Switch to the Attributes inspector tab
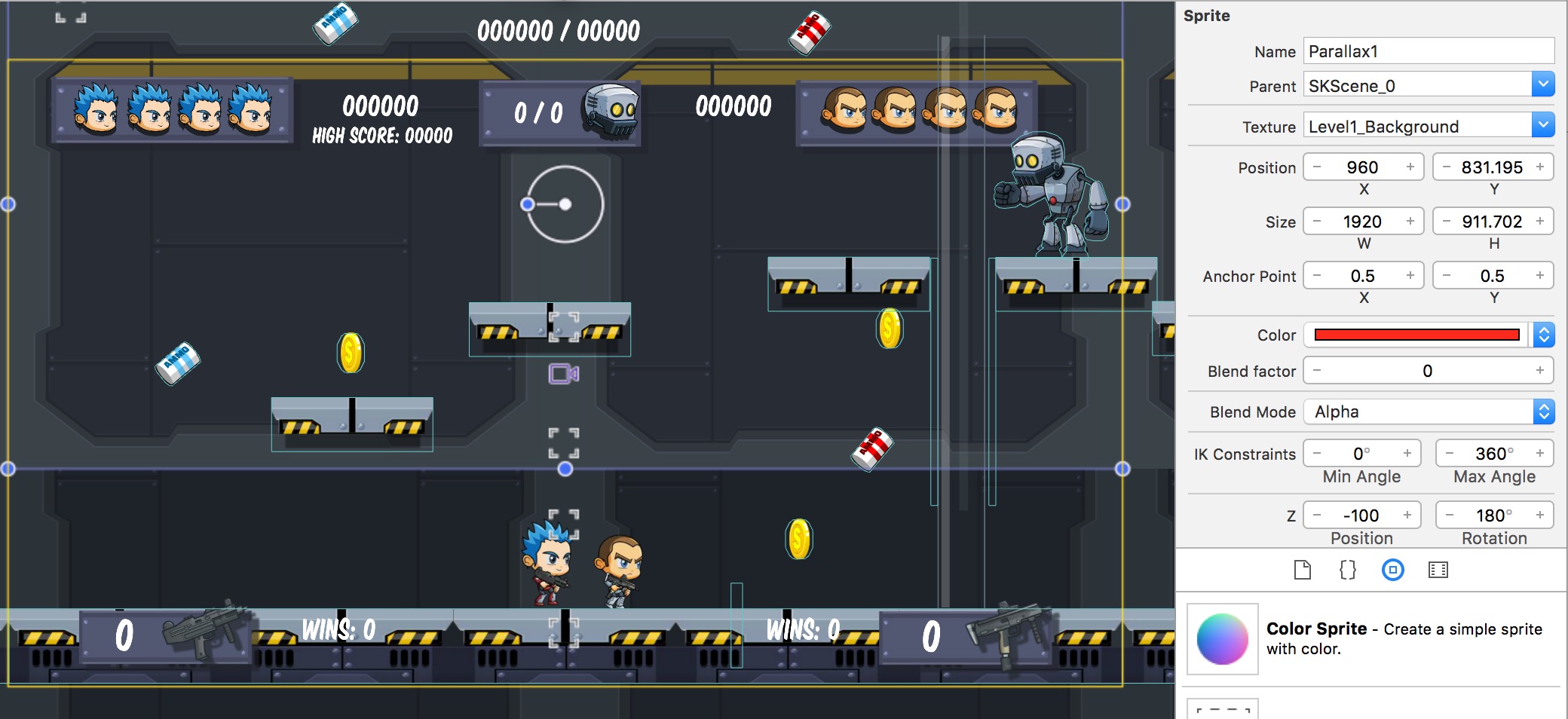 click(x=1393, y=571)
